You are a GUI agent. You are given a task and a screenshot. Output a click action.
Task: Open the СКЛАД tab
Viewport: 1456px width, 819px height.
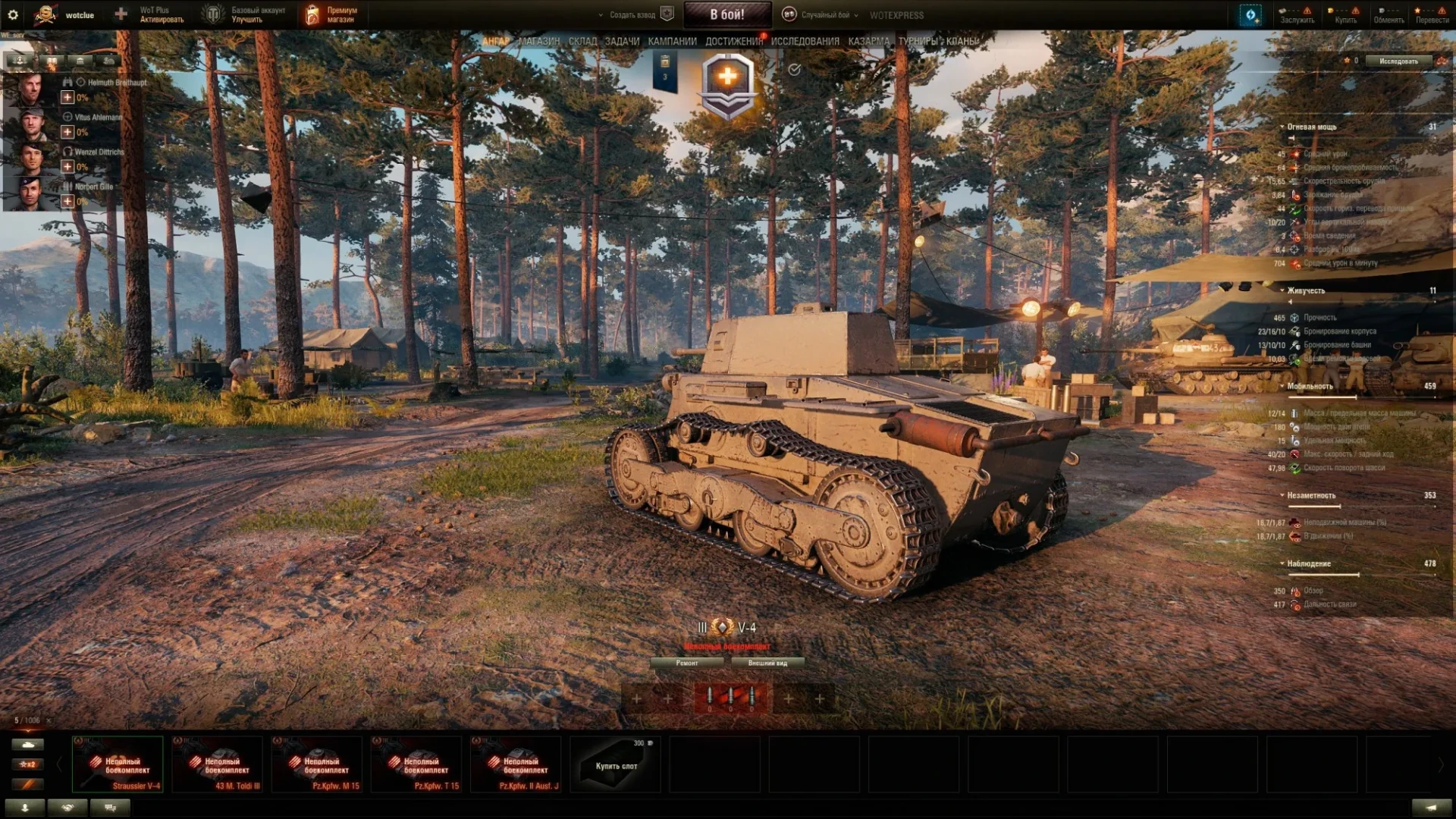pos(582,41)
